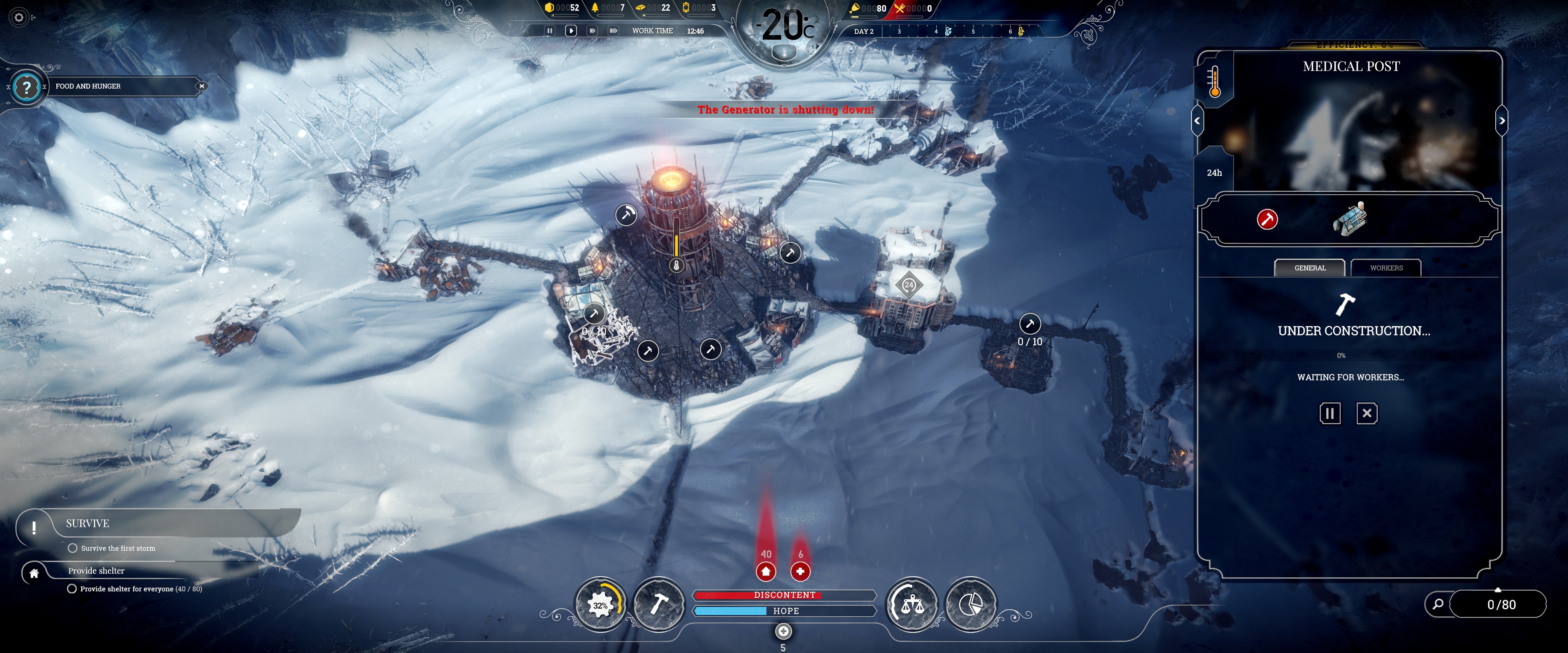This screenshot has height=653, width=1568.
Task: Open the Food and Hunger tutorial
Action: 26,87
